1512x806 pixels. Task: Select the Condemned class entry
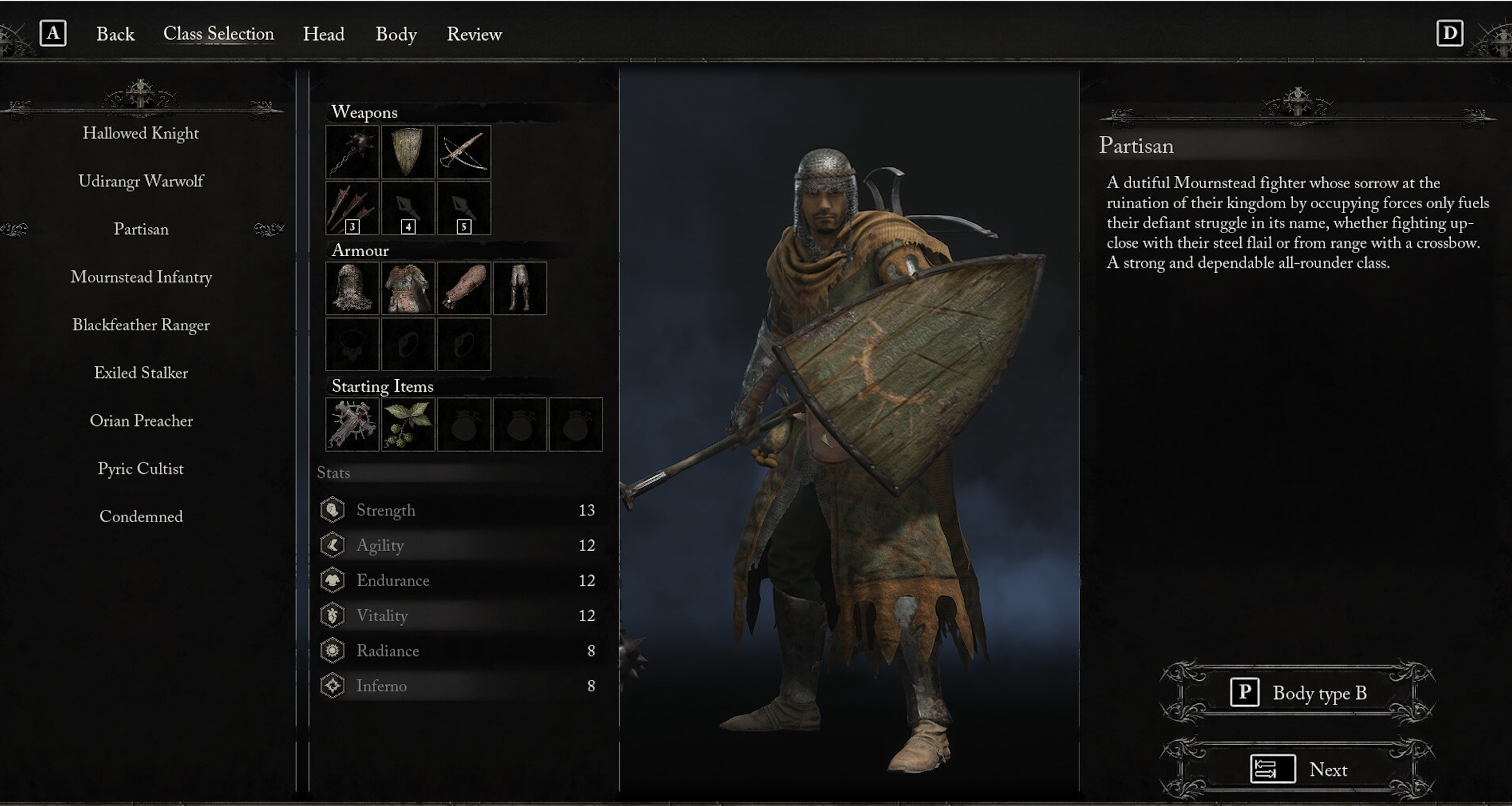(x=142, y=516)
